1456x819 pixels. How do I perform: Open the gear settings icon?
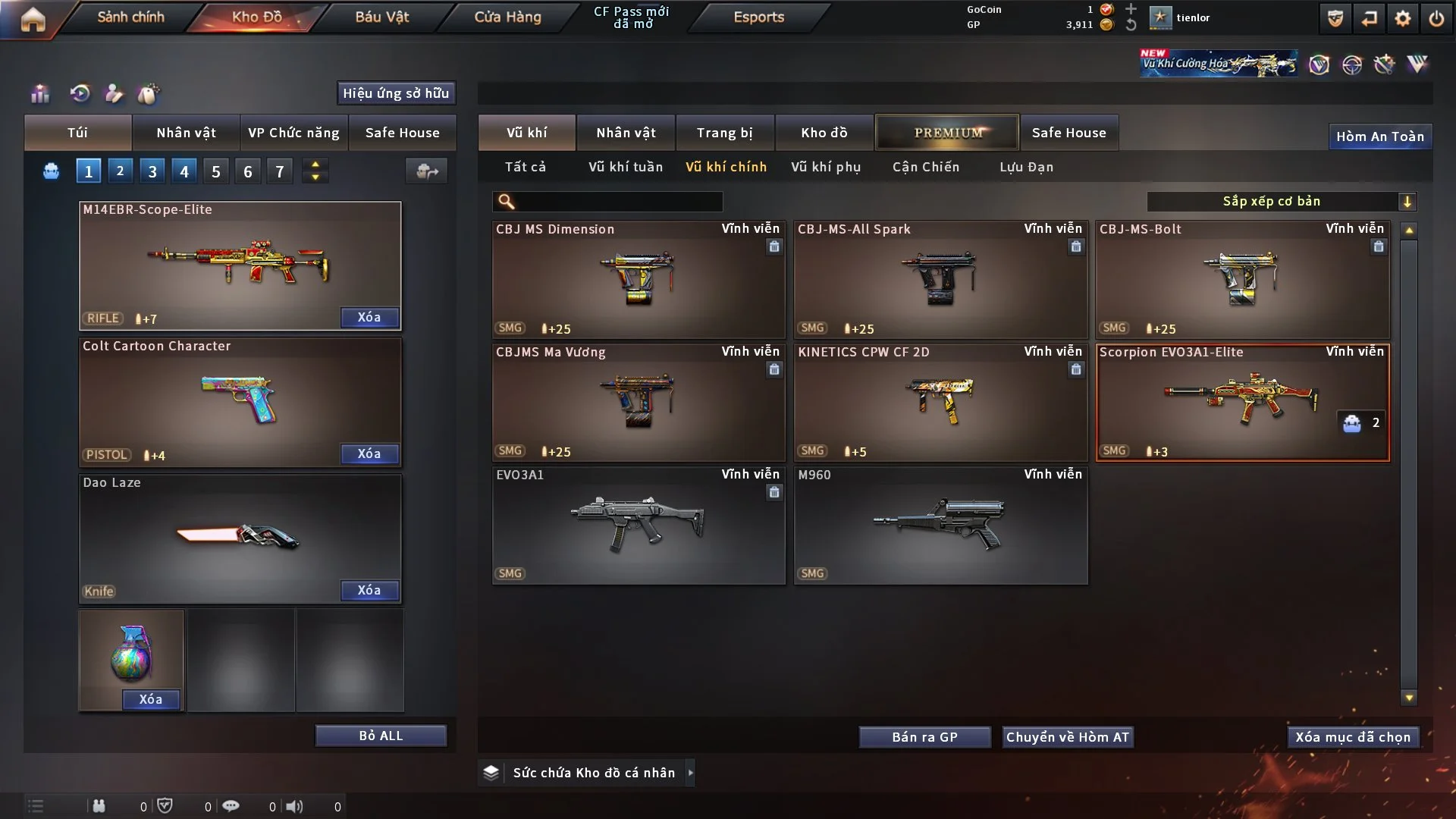tap(1403, 18)
